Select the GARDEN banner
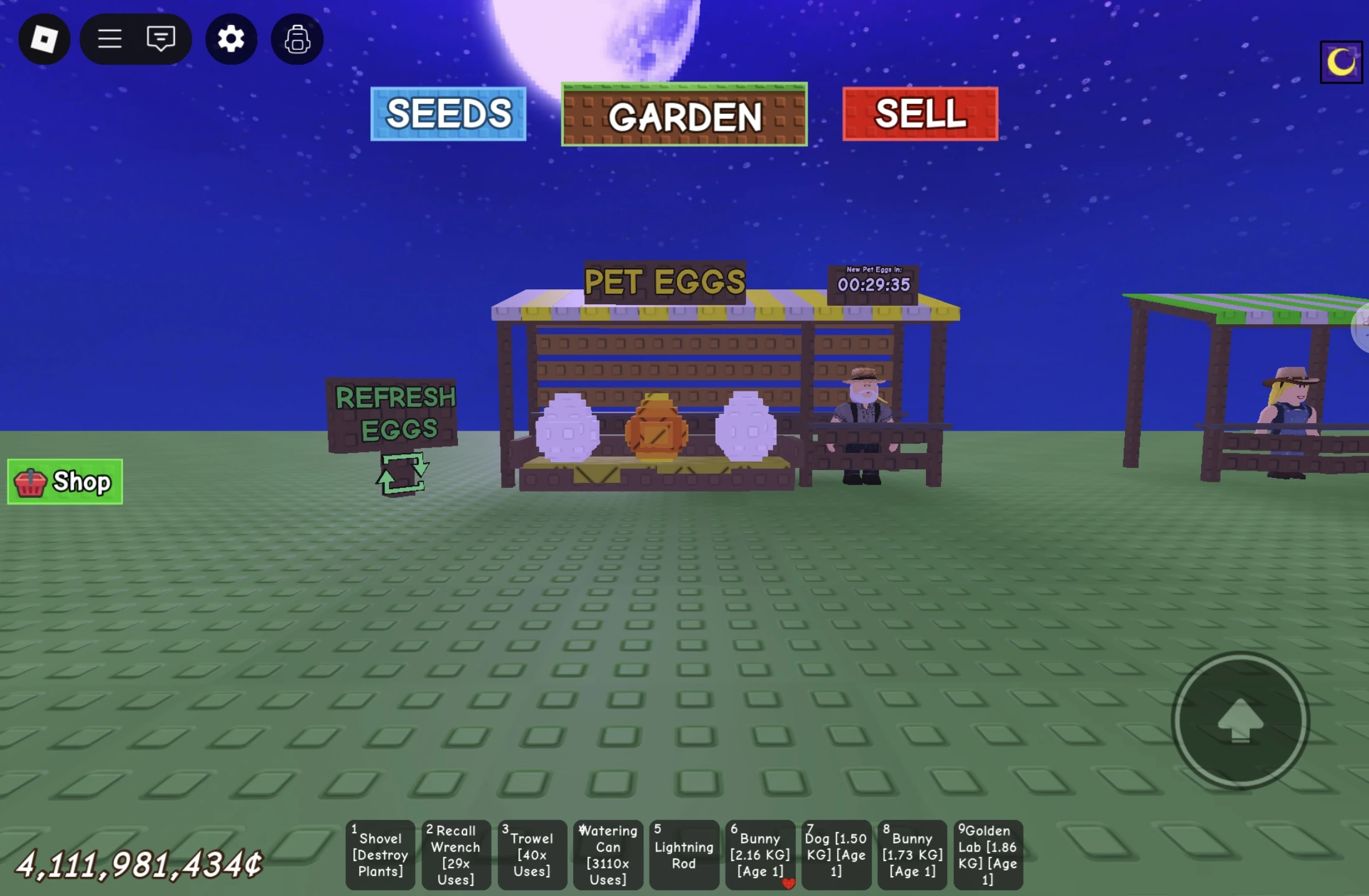1369x896 pixels. 684,115
